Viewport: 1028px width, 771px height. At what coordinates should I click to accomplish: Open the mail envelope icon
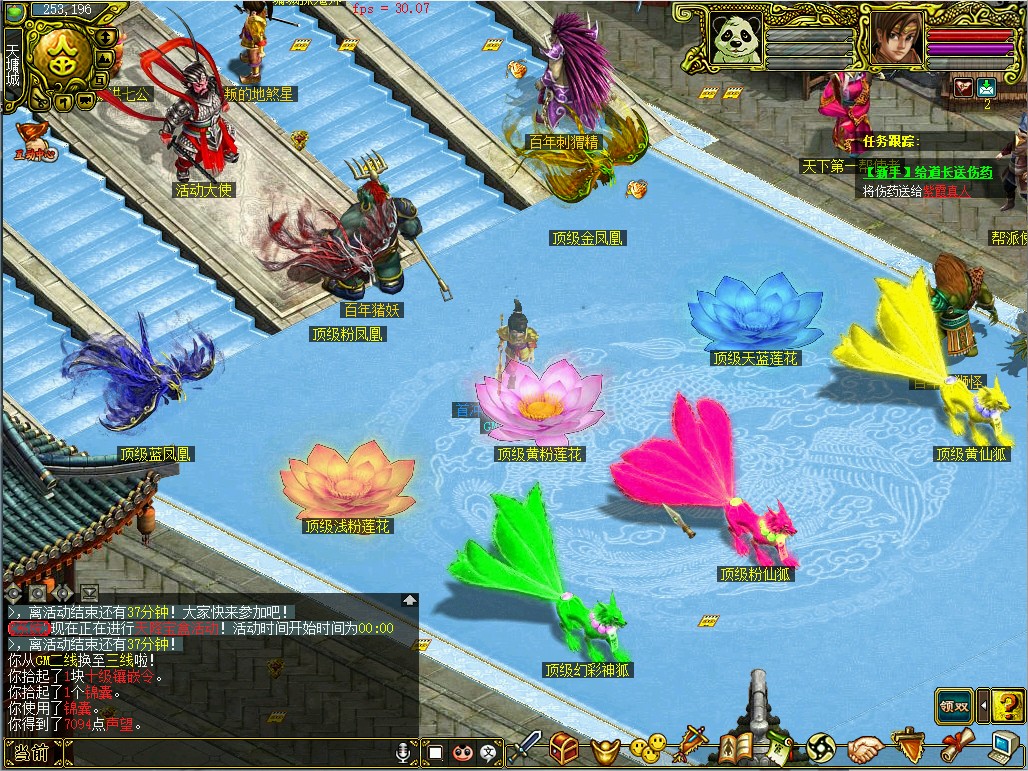click(x=986, y=87)
